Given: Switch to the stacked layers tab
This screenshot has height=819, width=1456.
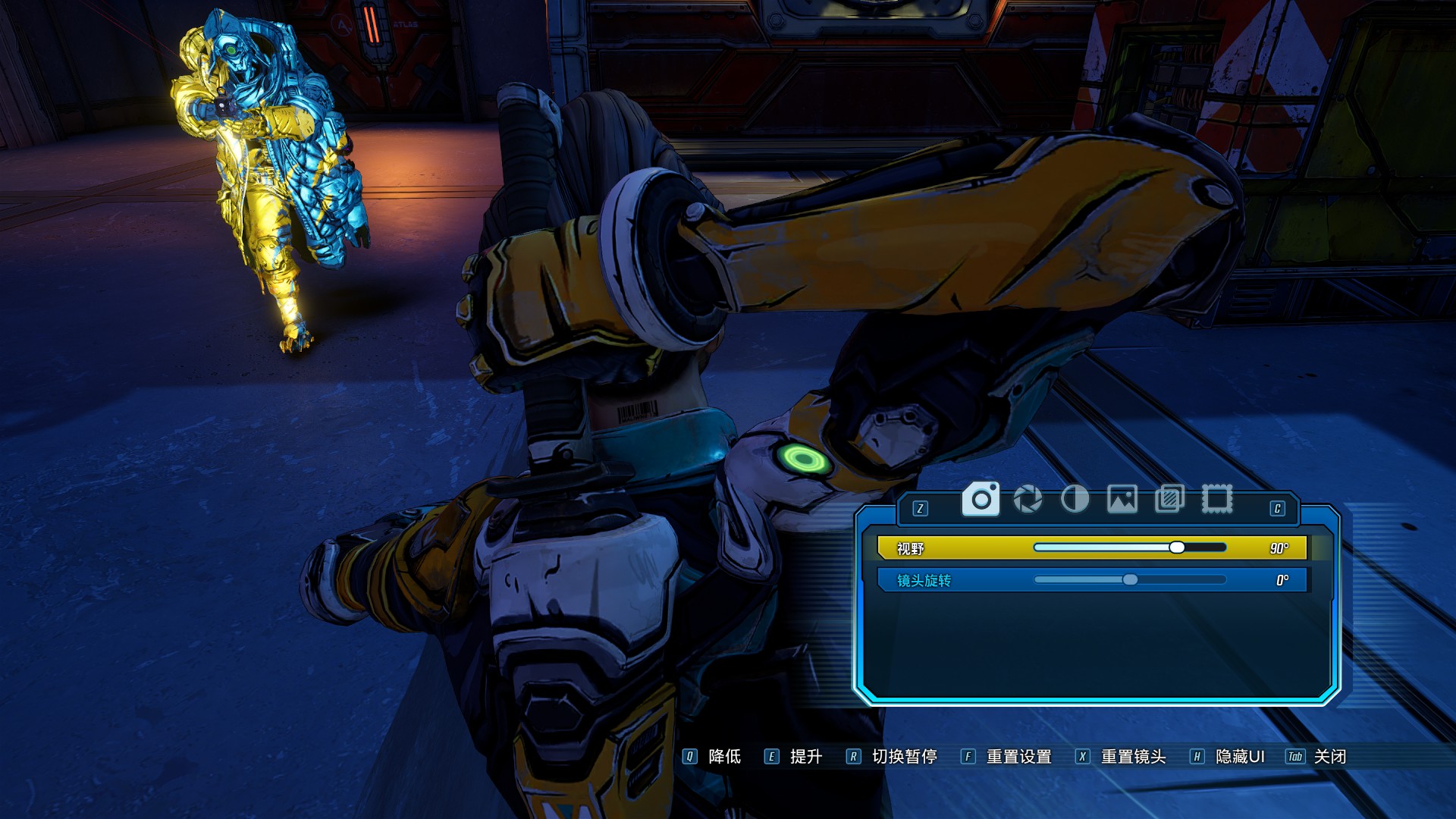Looking at the screenshot, I should tap(1169, 499).
